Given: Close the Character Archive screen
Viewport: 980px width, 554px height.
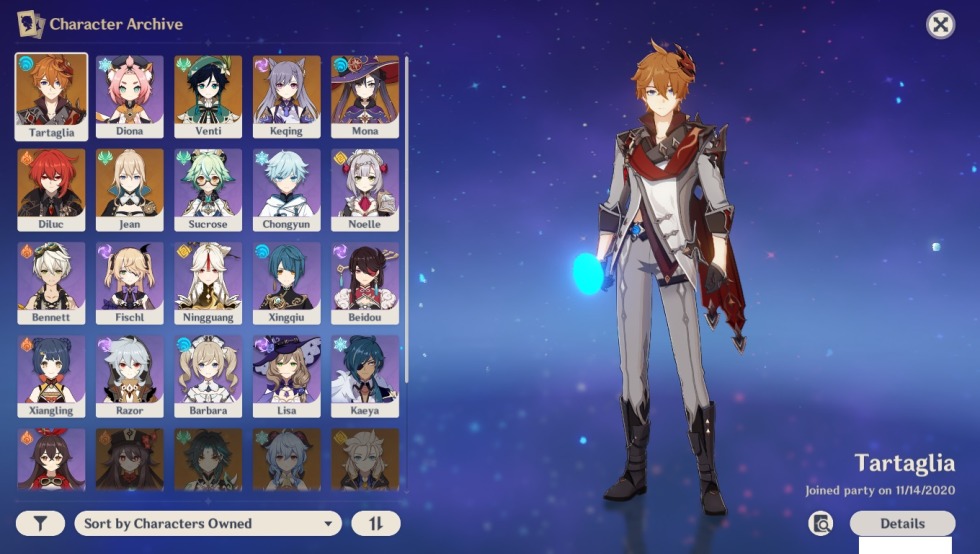Looking at the screenshot, I should click(x=940, y=25).
